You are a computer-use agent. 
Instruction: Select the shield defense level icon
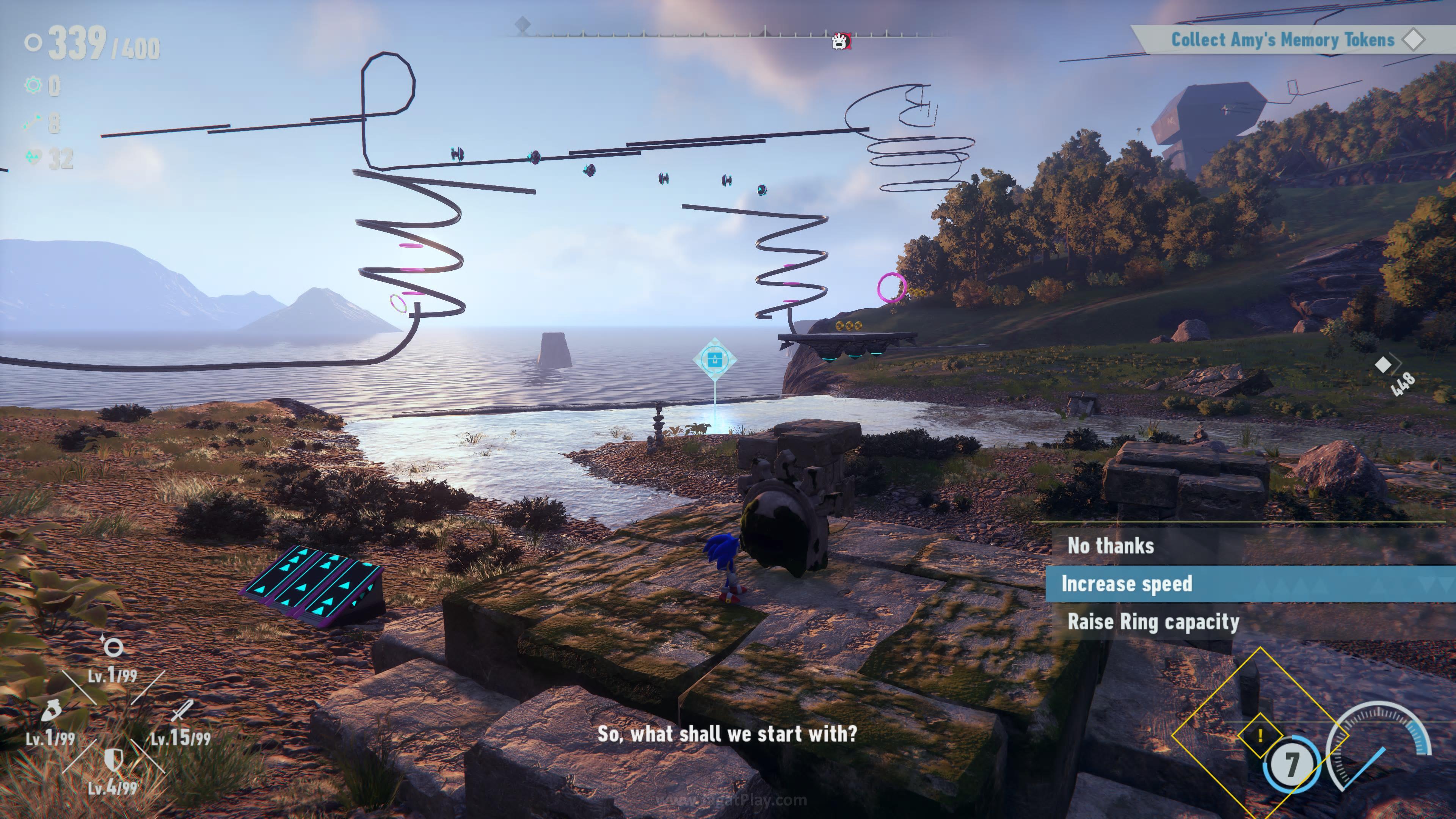click(114, 759)
